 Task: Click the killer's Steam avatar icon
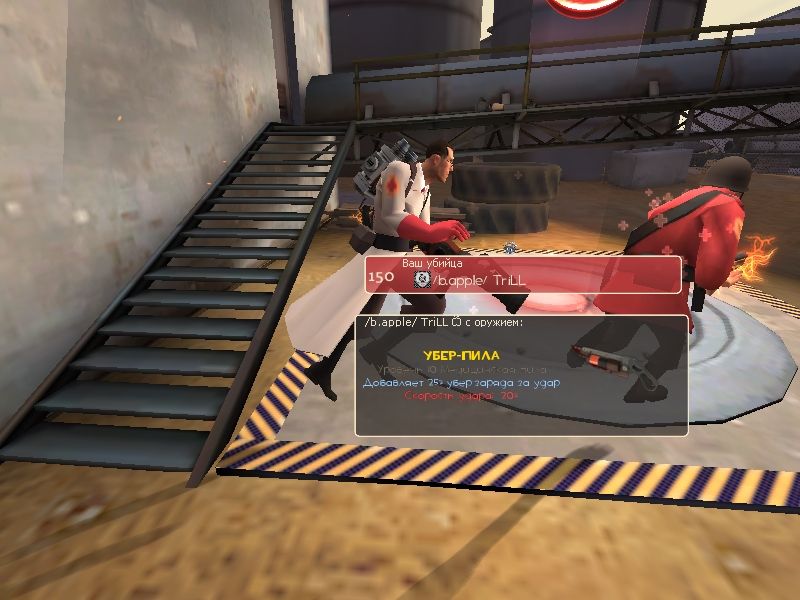(421, 280)
